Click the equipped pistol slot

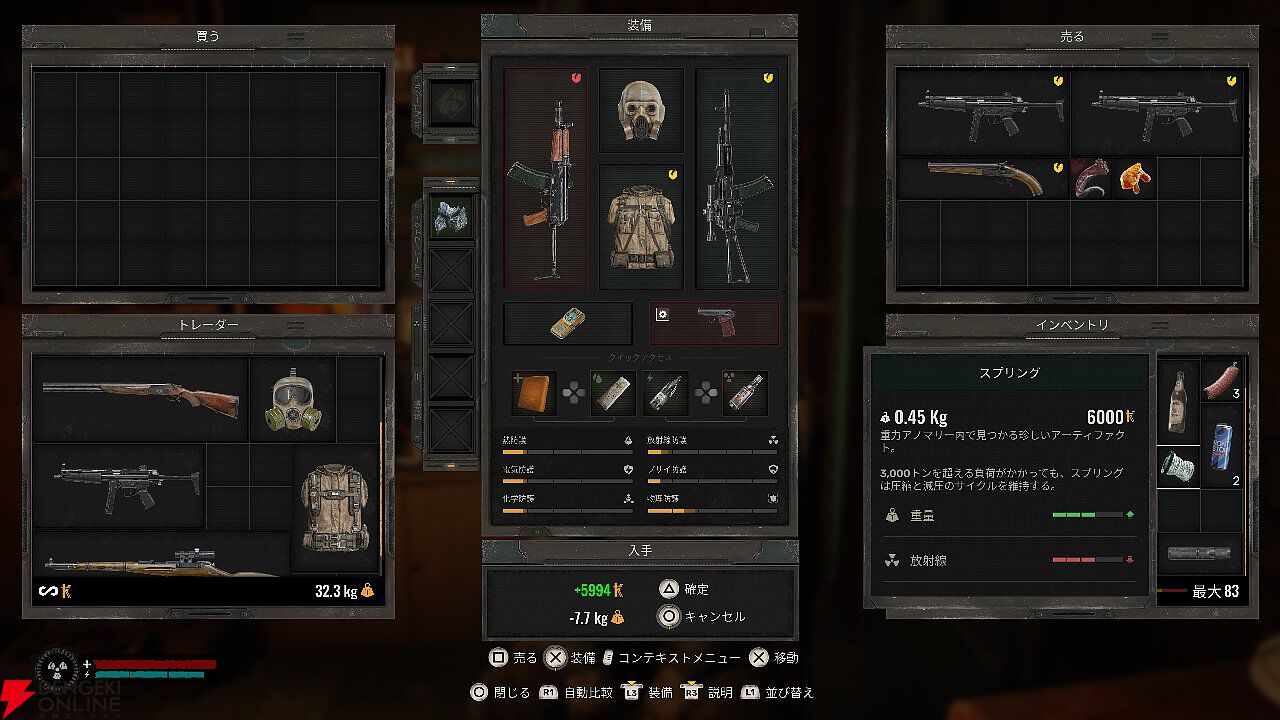714,323
